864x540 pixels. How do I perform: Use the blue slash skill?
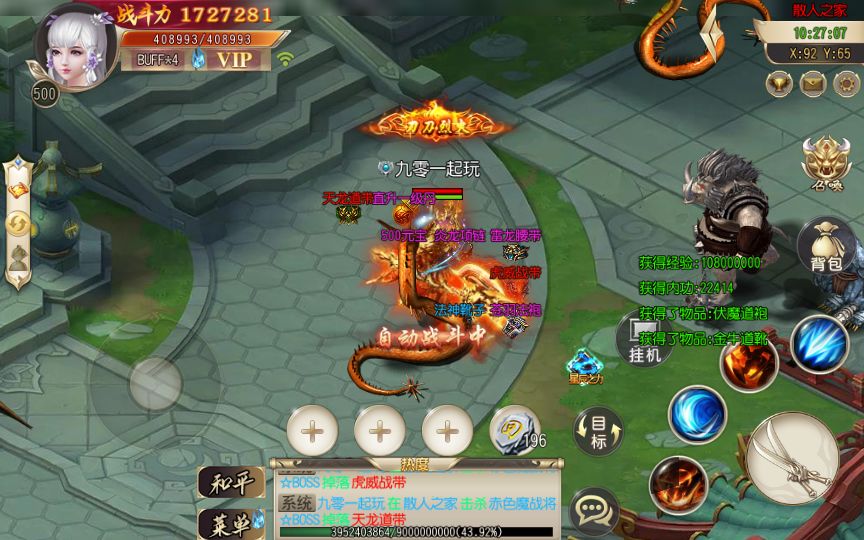click(820, 343)
